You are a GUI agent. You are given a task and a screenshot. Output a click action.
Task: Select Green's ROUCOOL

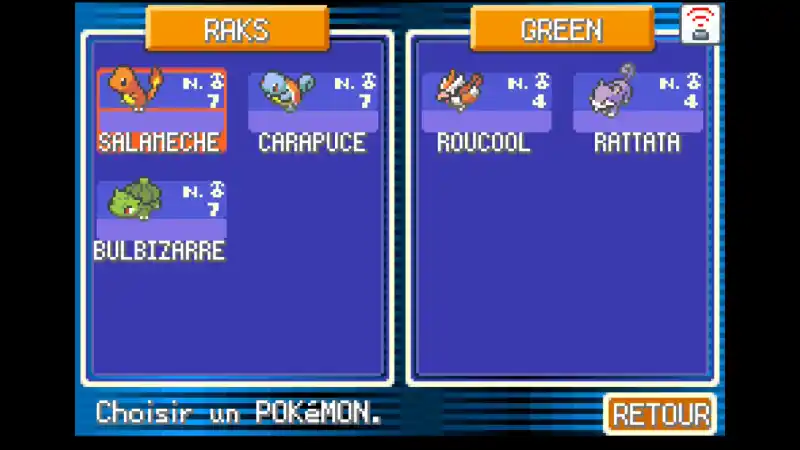tap(487, 110)
